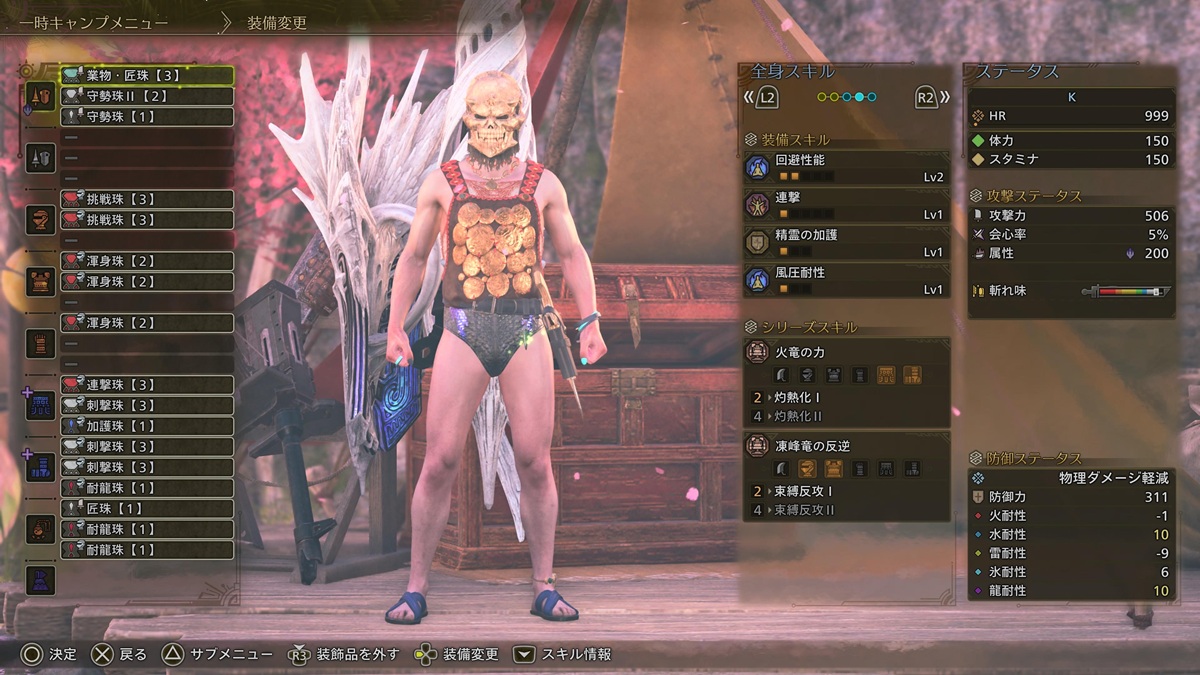Choose the 加護珠【1】 decoration slot
The image size is (1200, 675).
pos(147,426)
